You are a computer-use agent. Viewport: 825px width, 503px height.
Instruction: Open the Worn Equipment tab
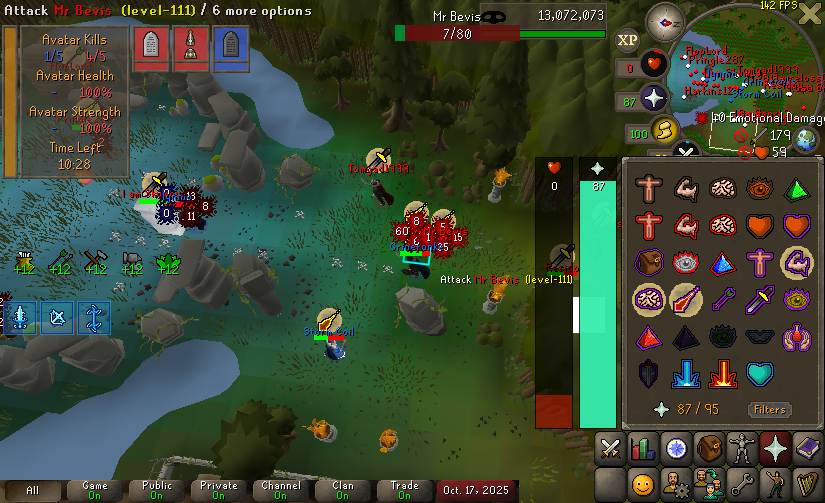tap(742, 448)
